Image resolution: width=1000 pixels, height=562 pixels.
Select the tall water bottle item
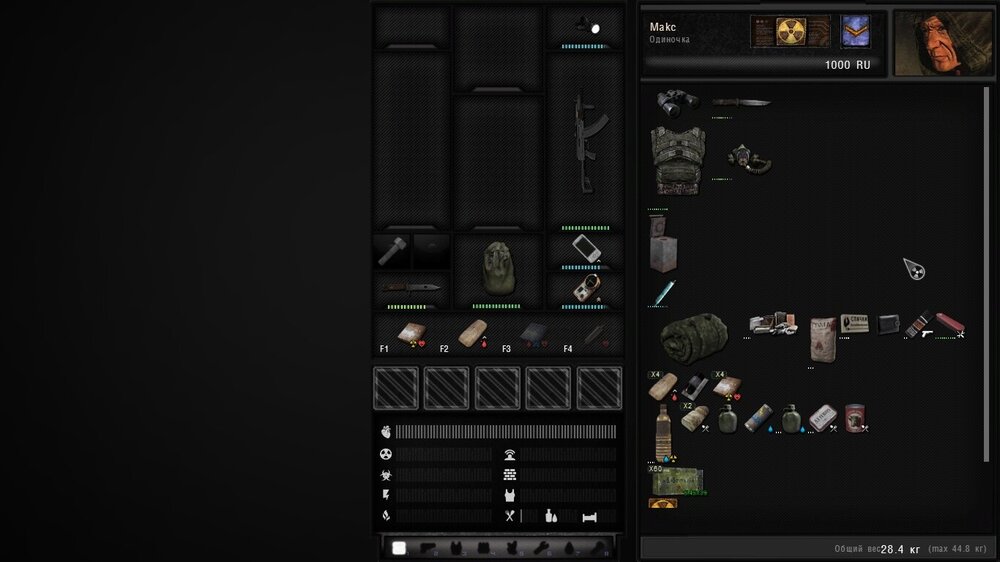pyautogui.click(x=662, y=431)
